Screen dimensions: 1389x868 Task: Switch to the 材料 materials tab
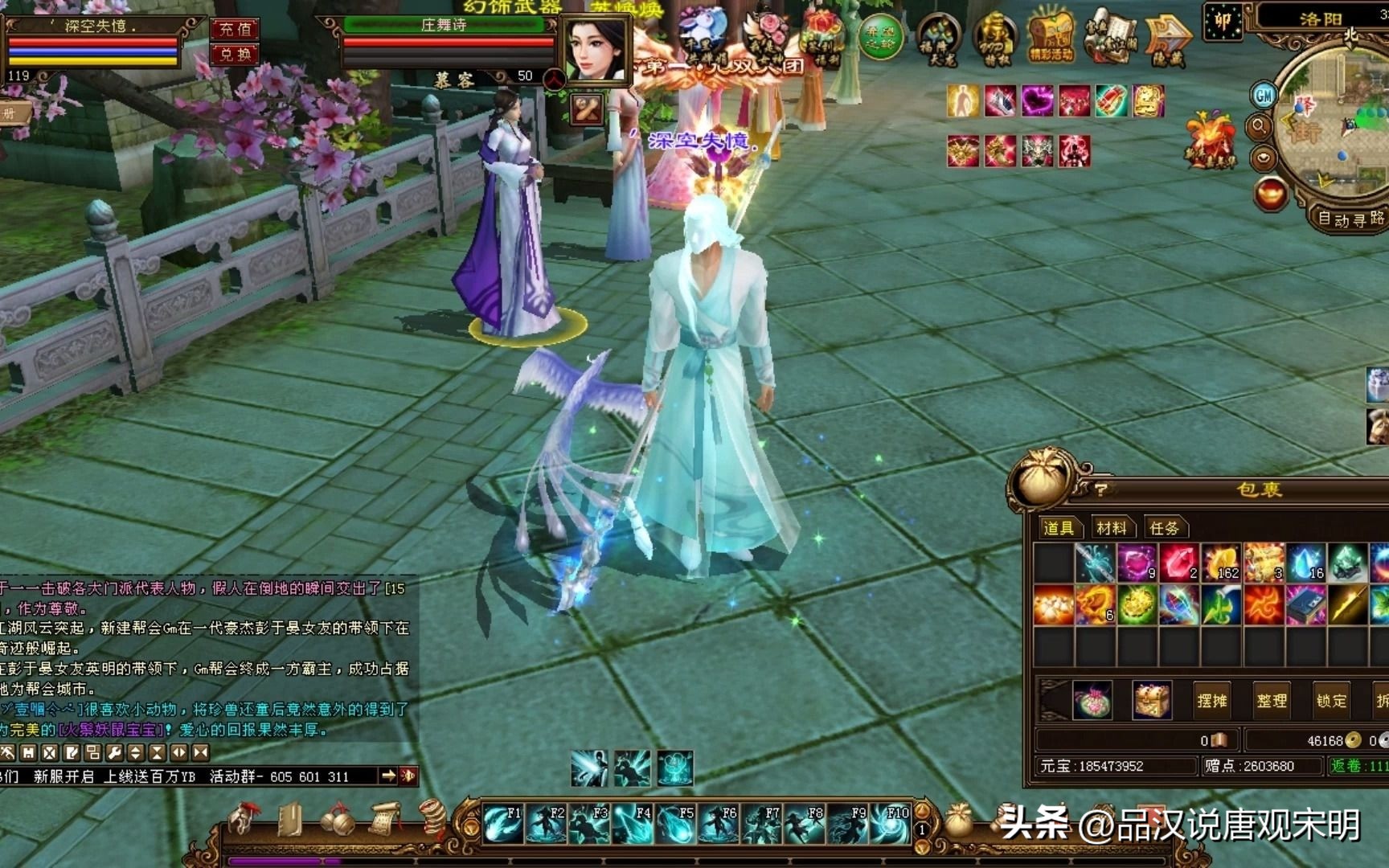(x=1112, y=528)
